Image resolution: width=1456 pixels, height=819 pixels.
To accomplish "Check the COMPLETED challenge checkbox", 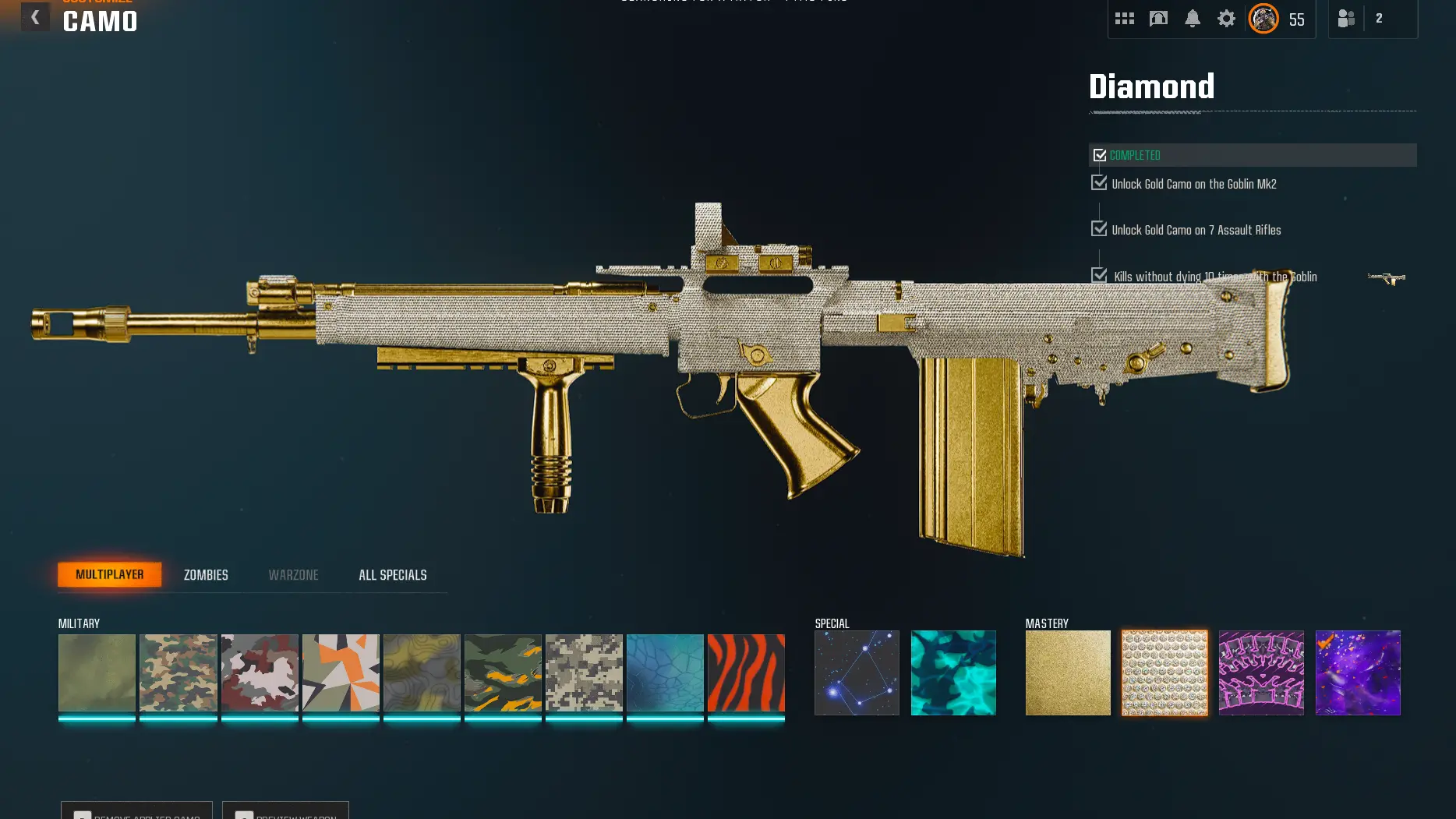I will [x=1100, y=154].
